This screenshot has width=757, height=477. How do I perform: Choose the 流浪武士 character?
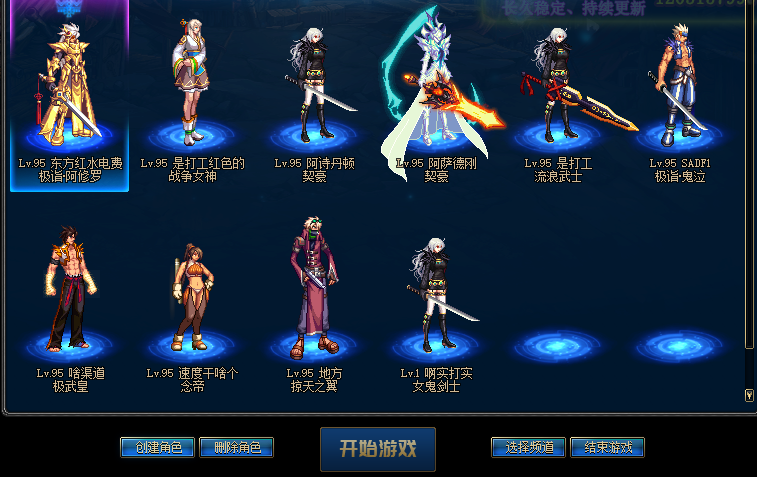click(x=558, y=95)
